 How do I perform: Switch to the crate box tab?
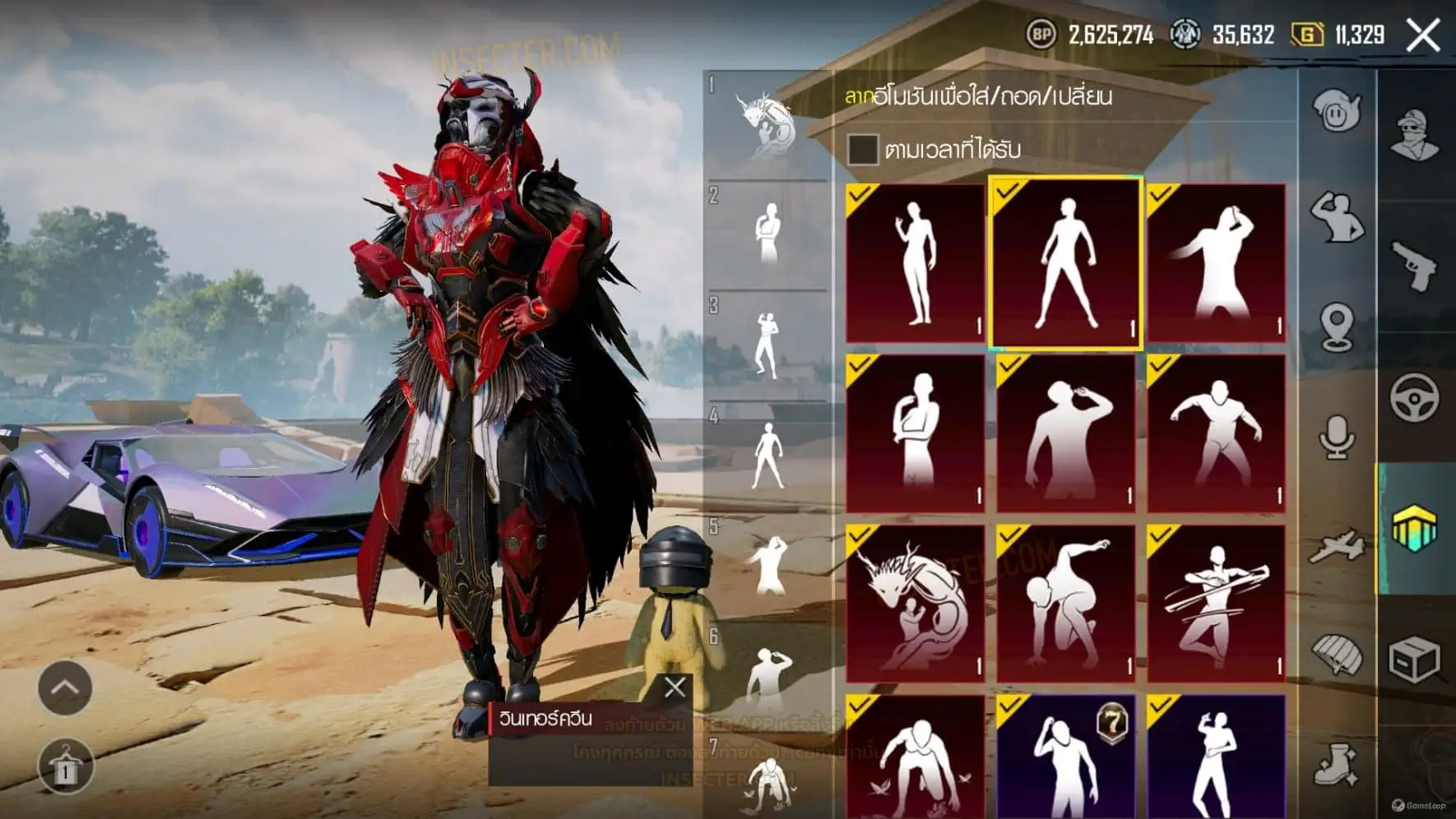(x=1414, y=659)
